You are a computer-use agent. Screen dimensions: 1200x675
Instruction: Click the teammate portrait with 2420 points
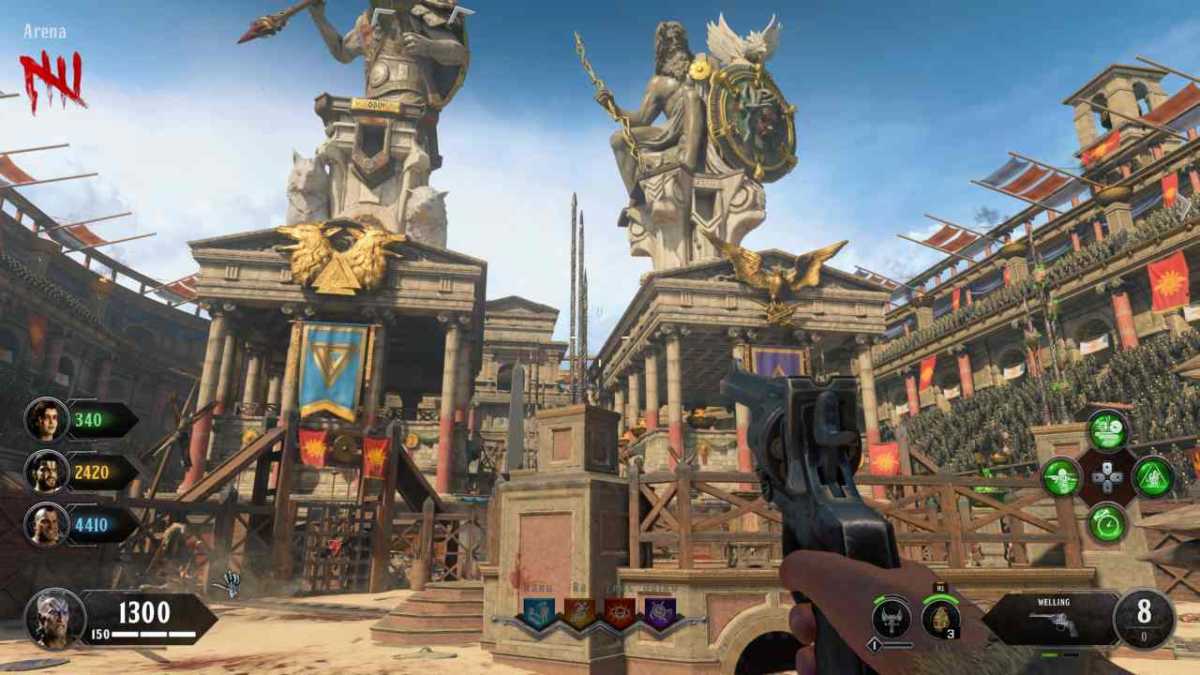point(47,471)
